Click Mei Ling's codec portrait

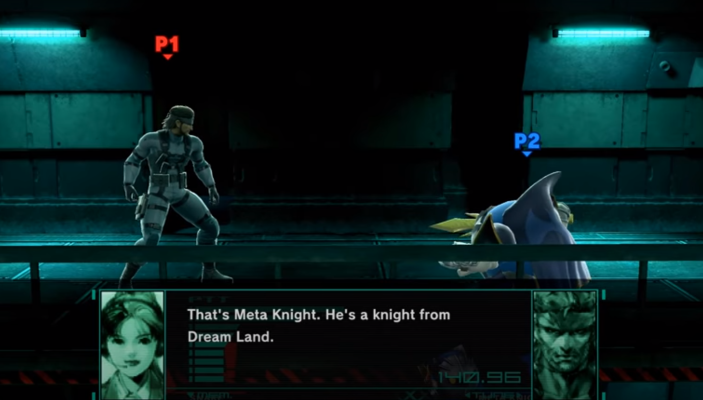[x=133, y=344]
